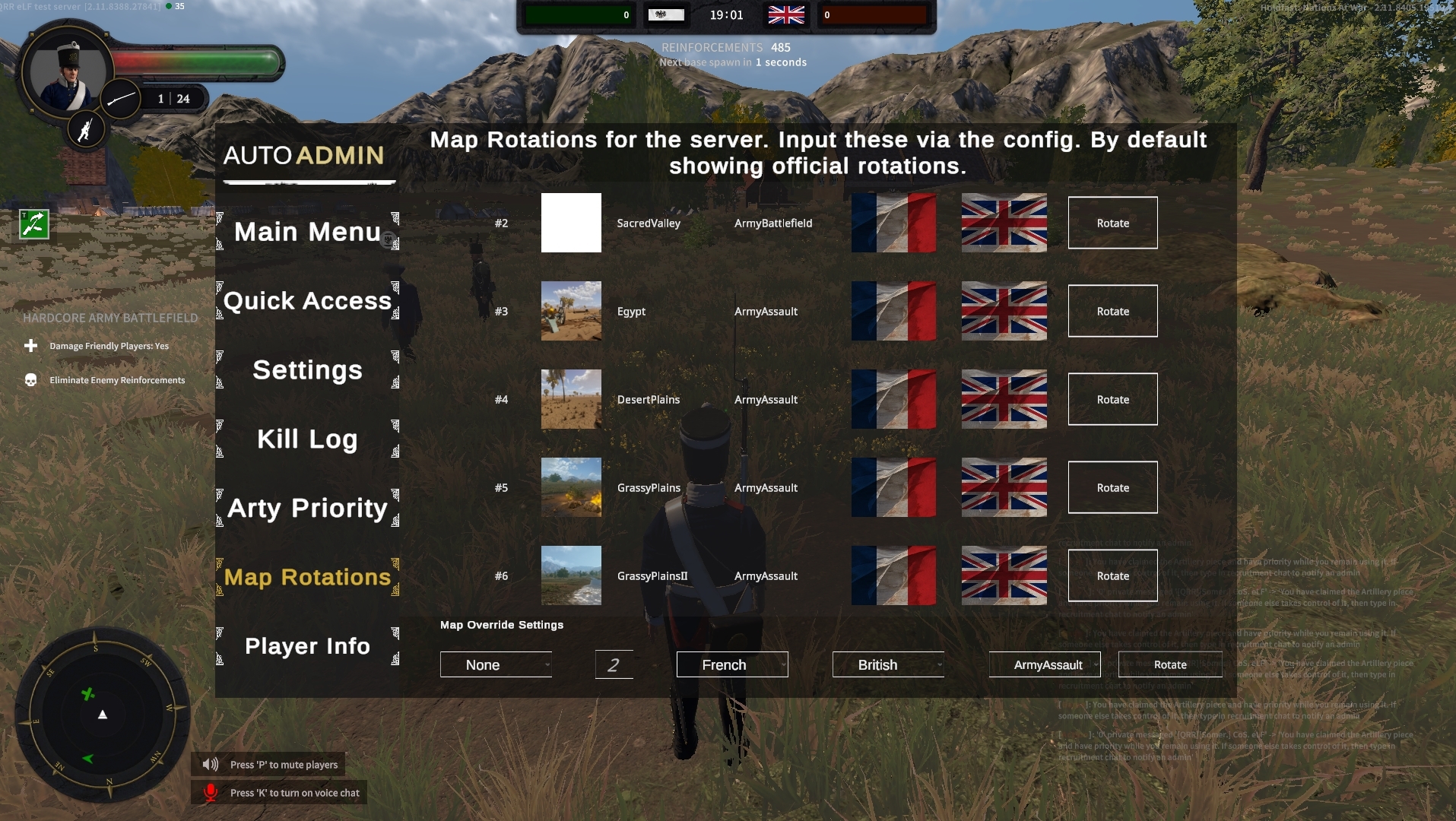Rotate to GrassyPlains map #5
The width and height of the screenshot is (1456, 821).
1112,487
